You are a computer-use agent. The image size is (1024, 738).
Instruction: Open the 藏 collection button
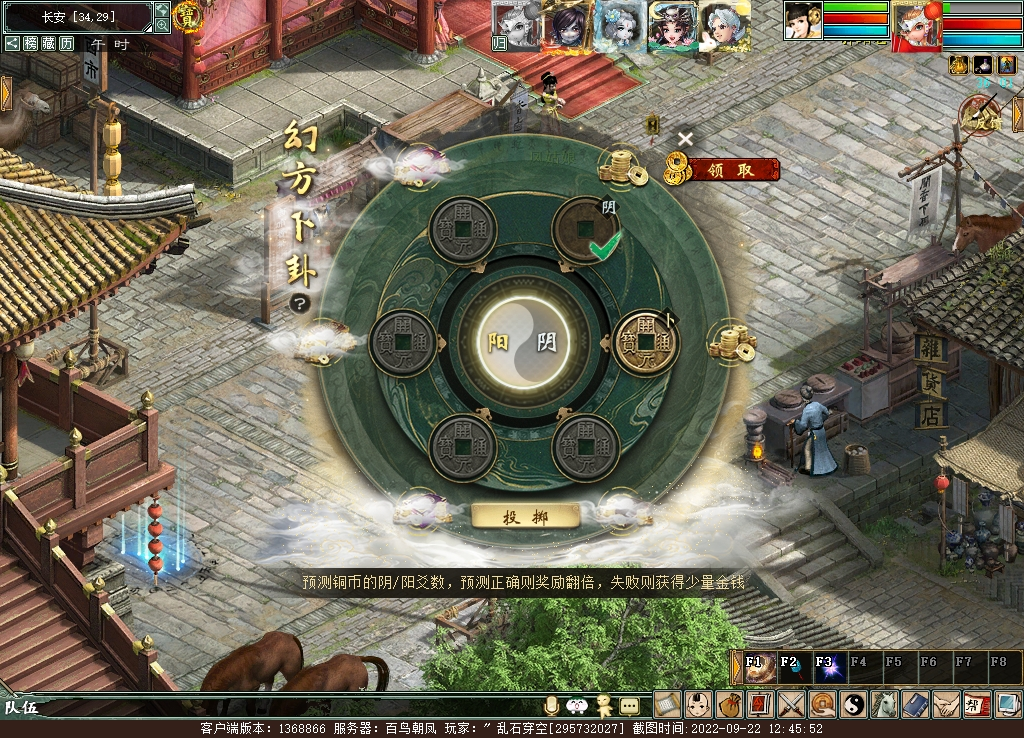(49, 43)
